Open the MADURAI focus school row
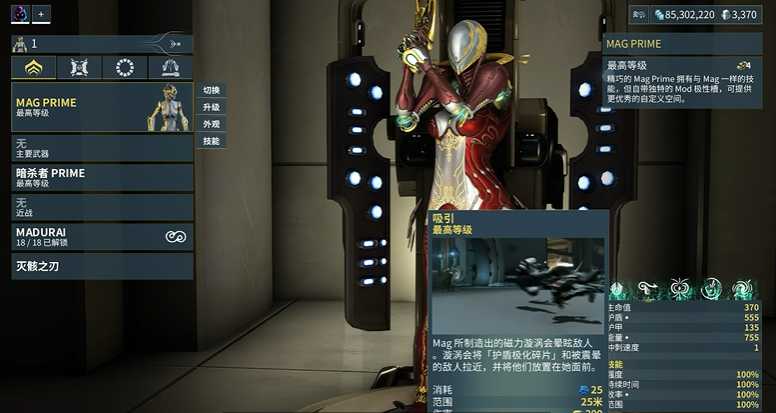Image resolution: width=776 pixels, height=413 pixels. click(x=102, y=236)
